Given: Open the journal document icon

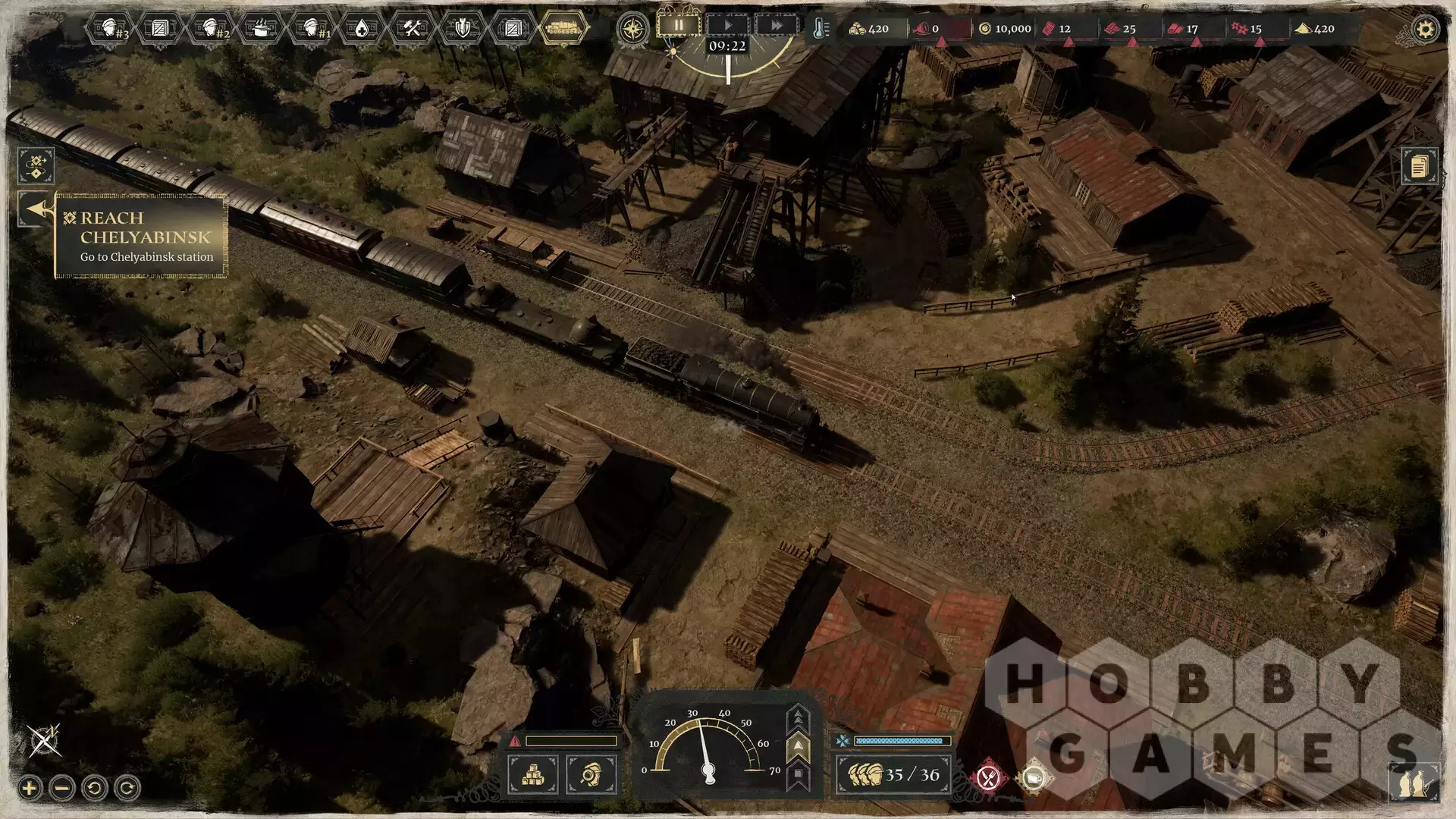Looking at the screenshot, I should click(1419, 166).
